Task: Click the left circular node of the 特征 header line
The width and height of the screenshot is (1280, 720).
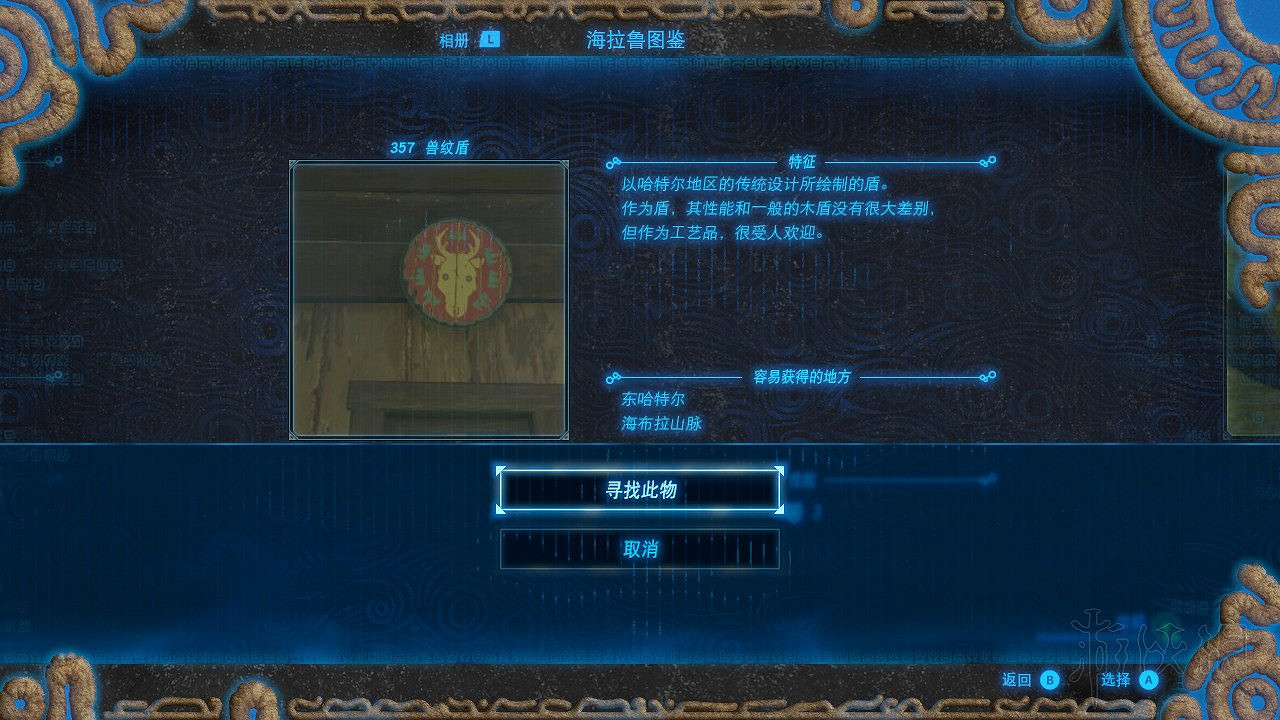Action: pos(612,162)
